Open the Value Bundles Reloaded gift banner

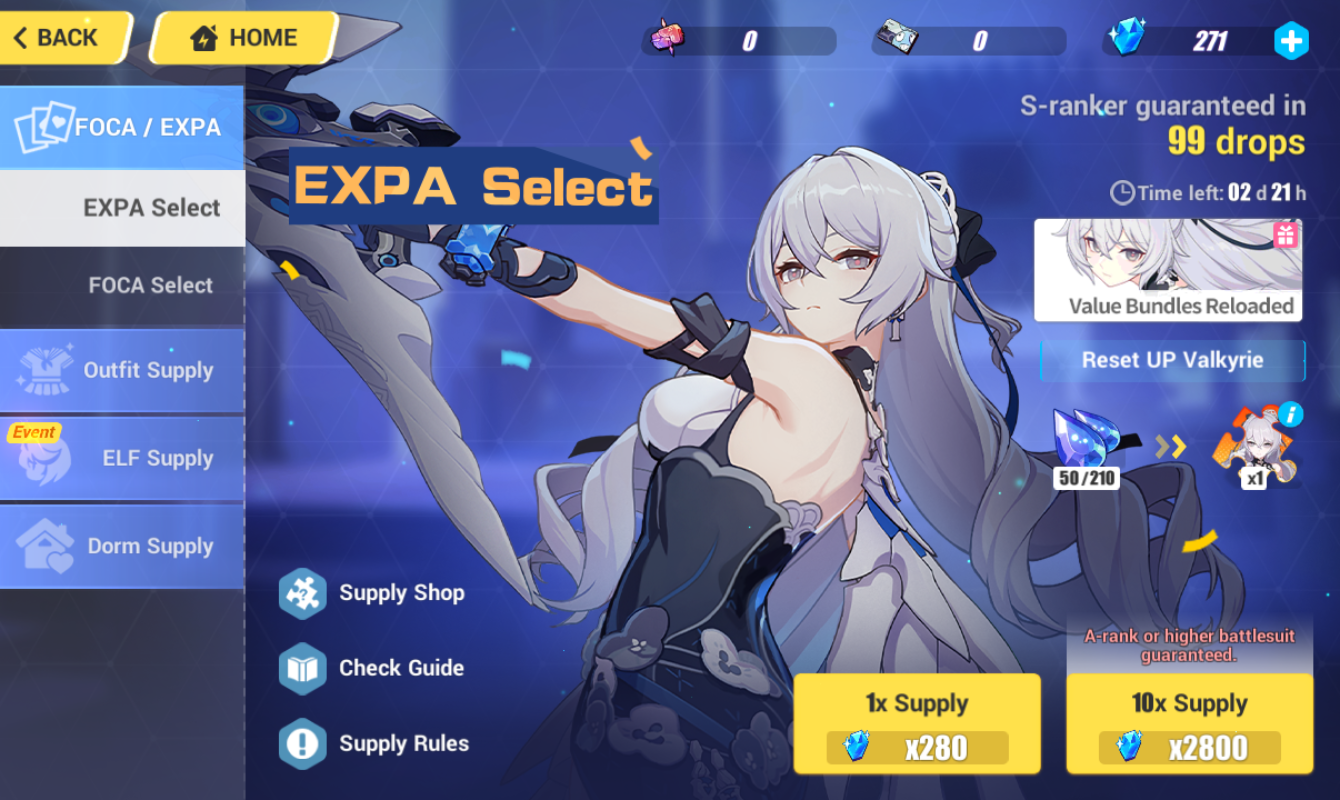[1168, 270]
